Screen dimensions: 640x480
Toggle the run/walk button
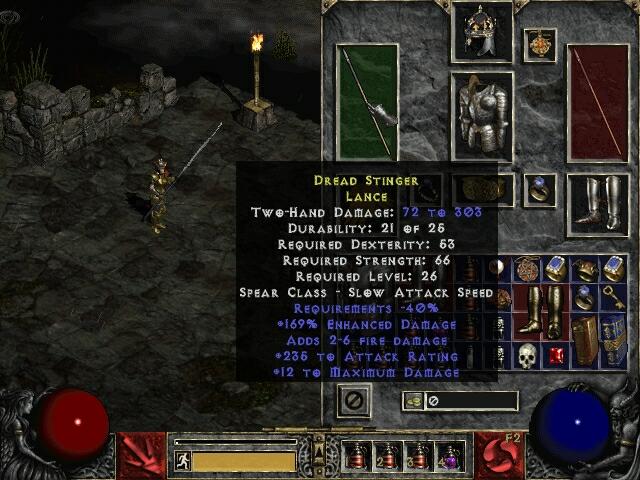[x=183, y=461]
